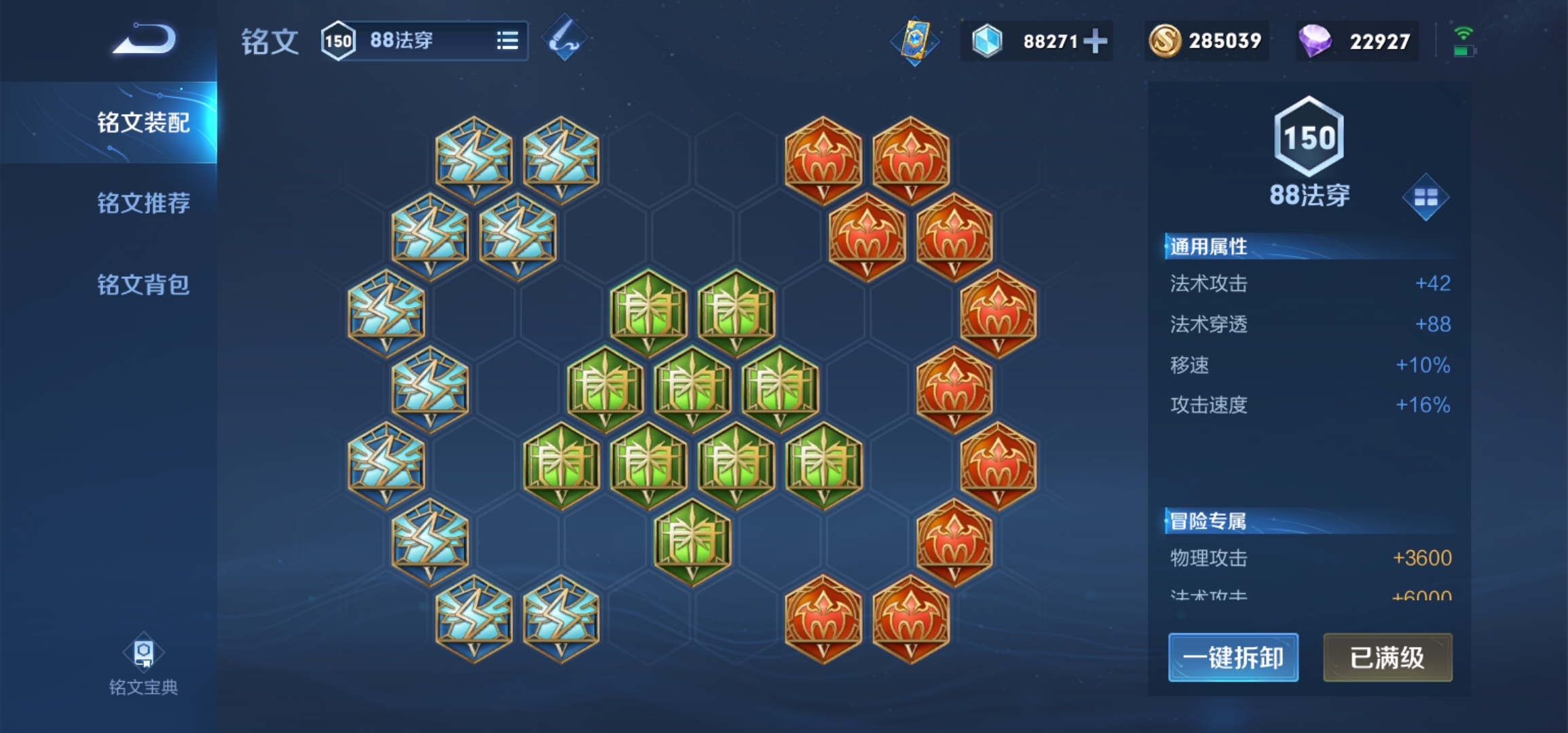Click the 已满级 button
This screenshot has height=733, width=1568.
pos(1387,657)
